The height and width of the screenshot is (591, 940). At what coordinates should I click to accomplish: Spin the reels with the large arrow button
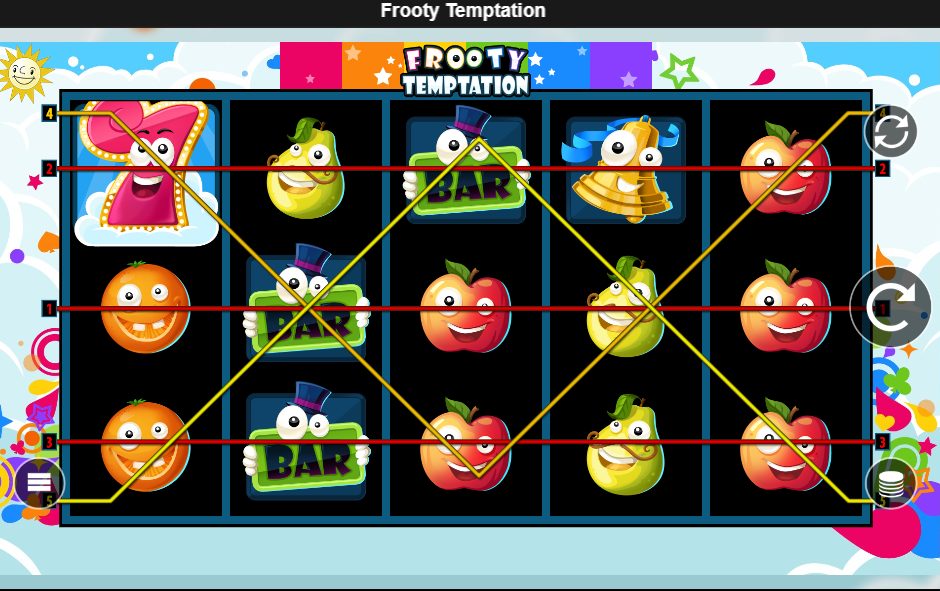[889, 307]
